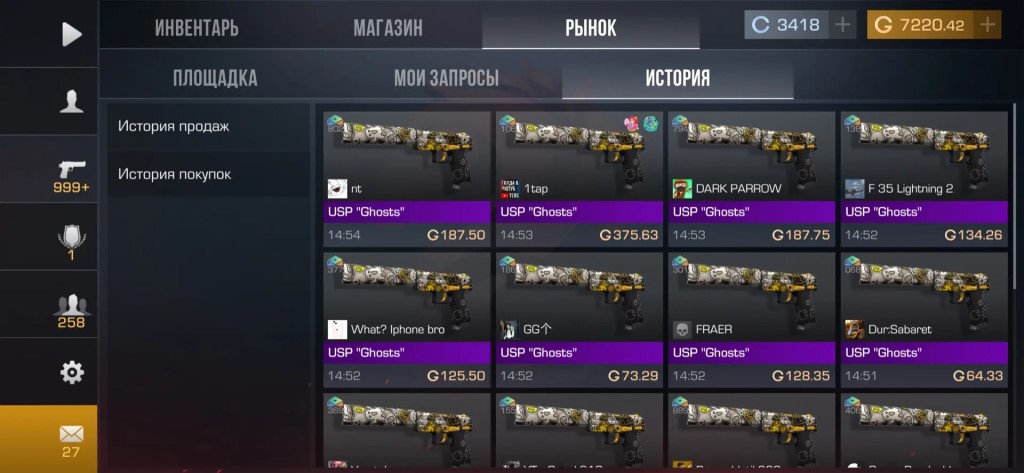Open the player profile icon
The image size is (1024, 473).
point(71,101)
